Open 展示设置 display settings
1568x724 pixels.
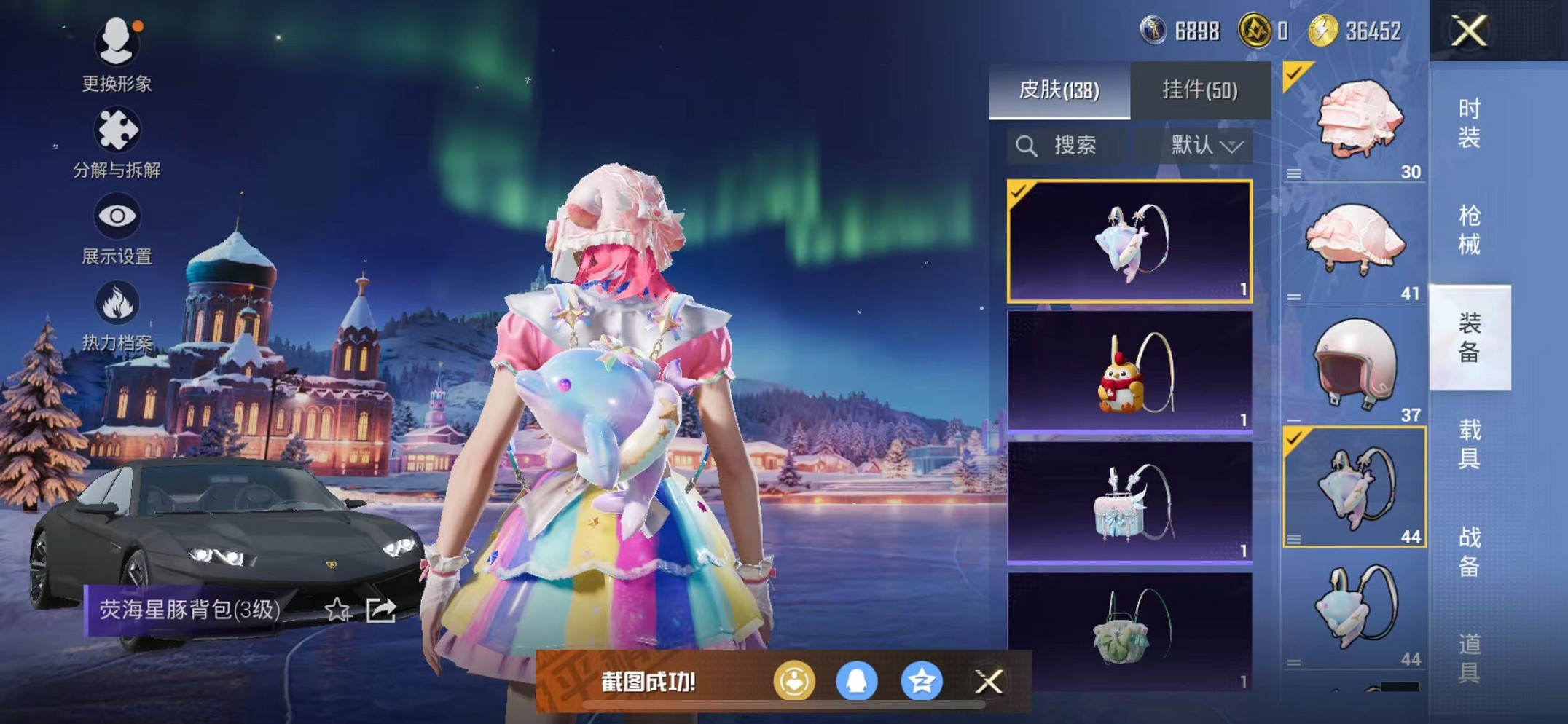[117, 228]
